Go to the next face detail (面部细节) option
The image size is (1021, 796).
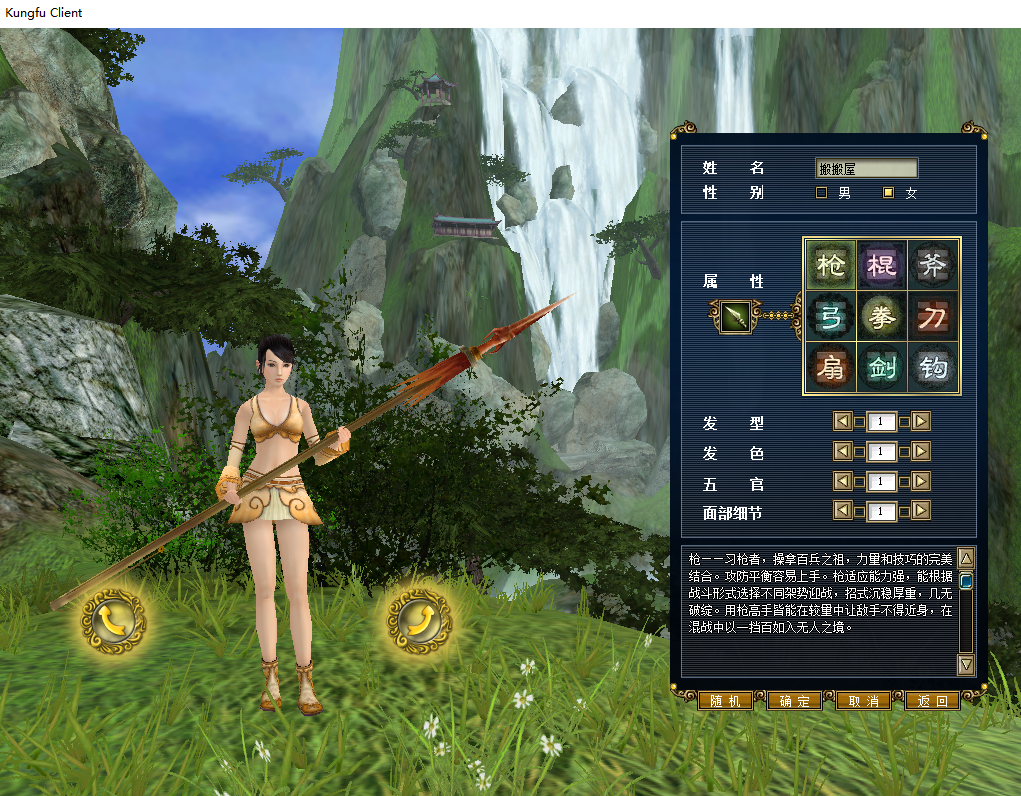921,512
